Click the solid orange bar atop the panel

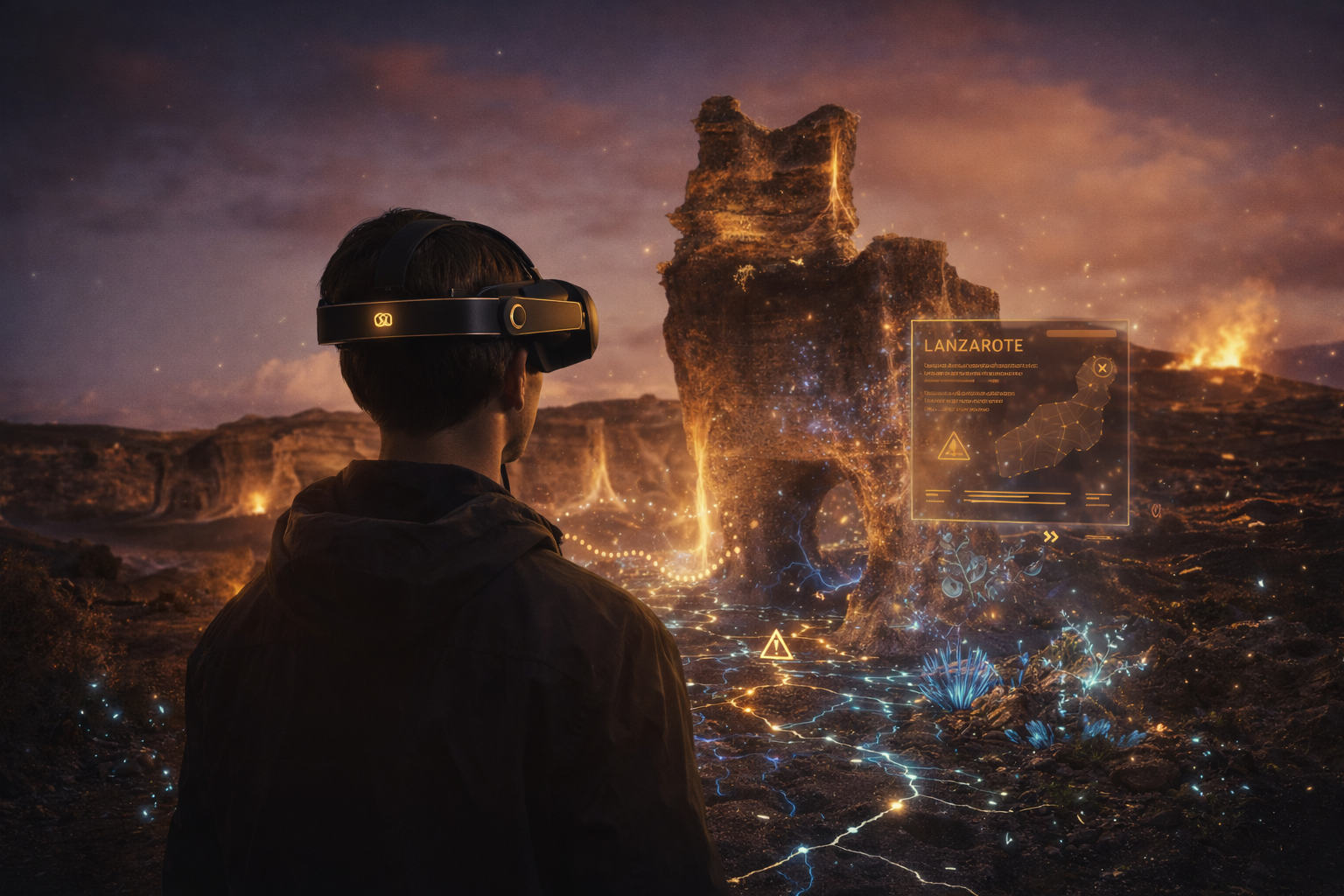(x=1081, y=333)
